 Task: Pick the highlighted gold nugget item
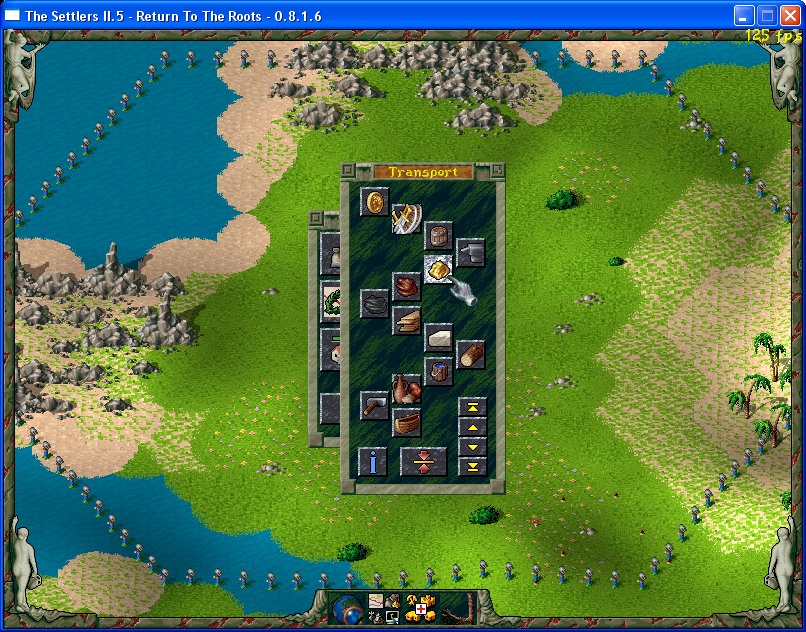(438, 269)
